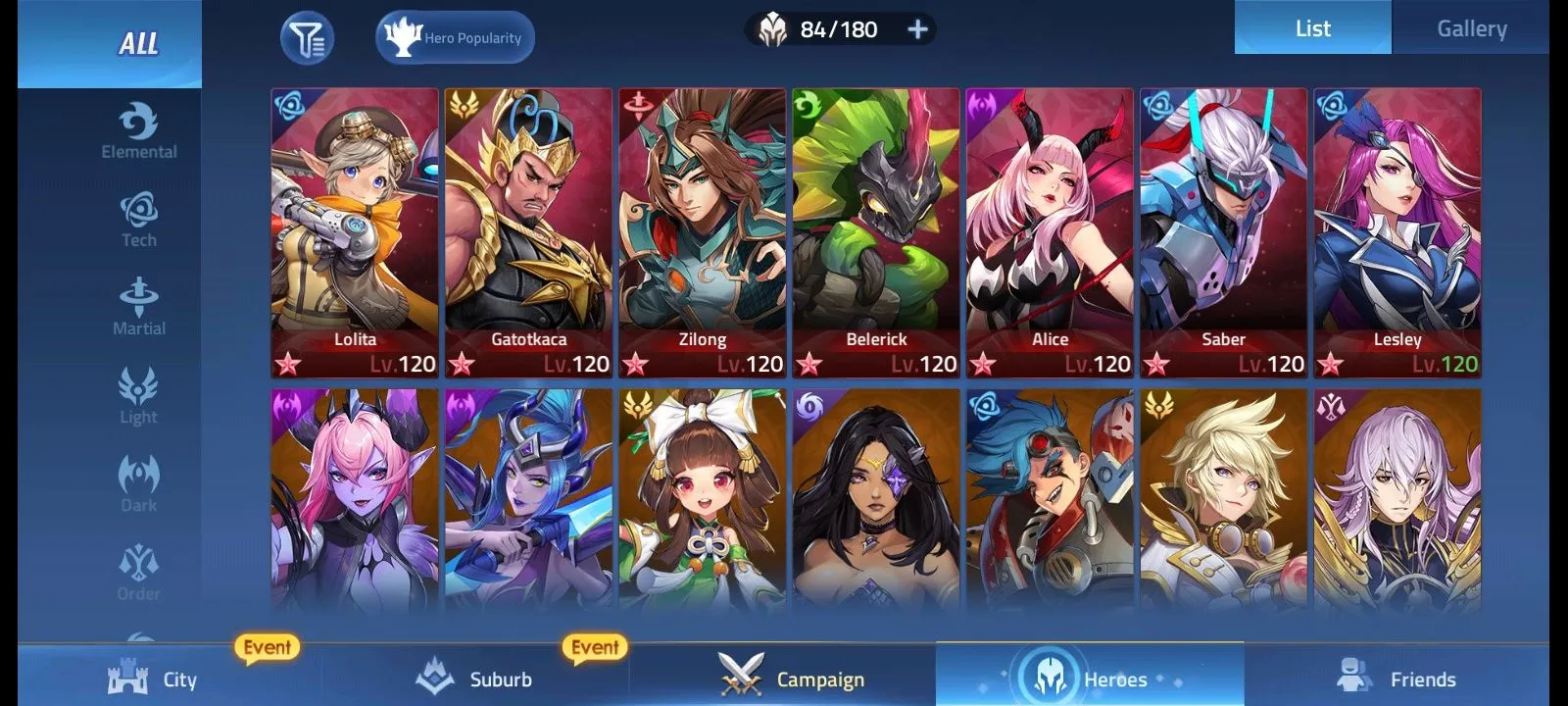Screen dimensions: 1568x706
Task: Select the ALL faction filter
Action: 138,44
